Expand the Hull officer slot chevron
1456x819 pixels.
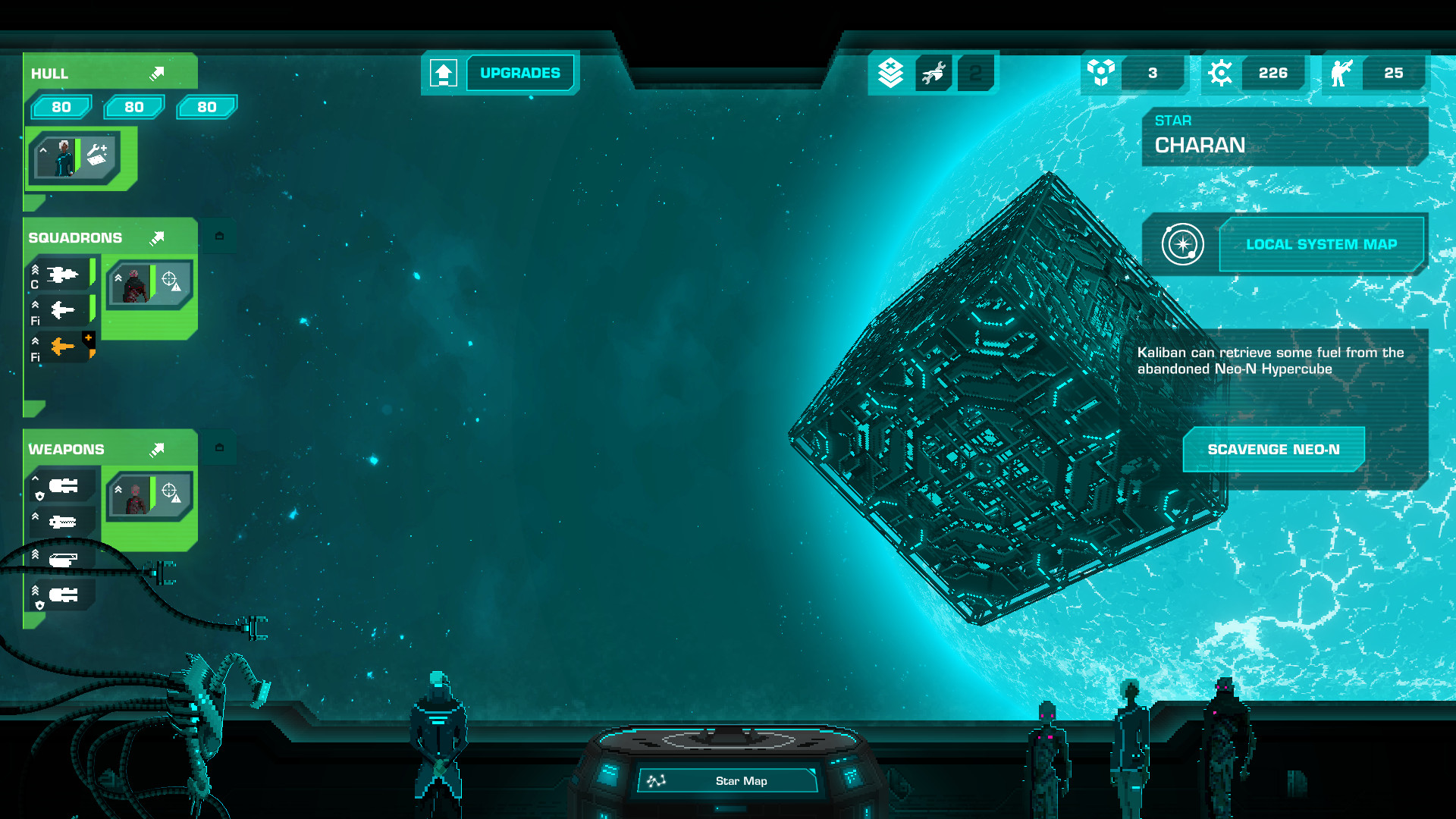point(43,149)
